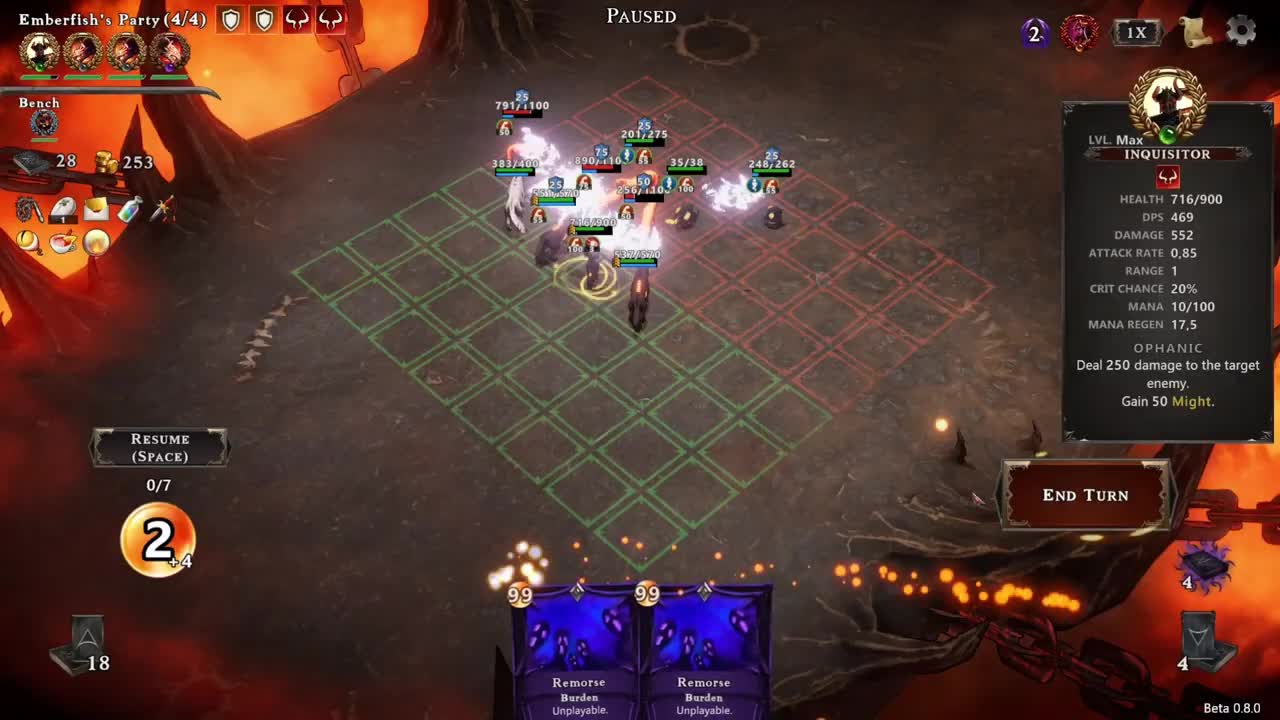Click the red emblem beside the buff icon
This screenshot has height=720, width=1280.
tap(1079, 32)
